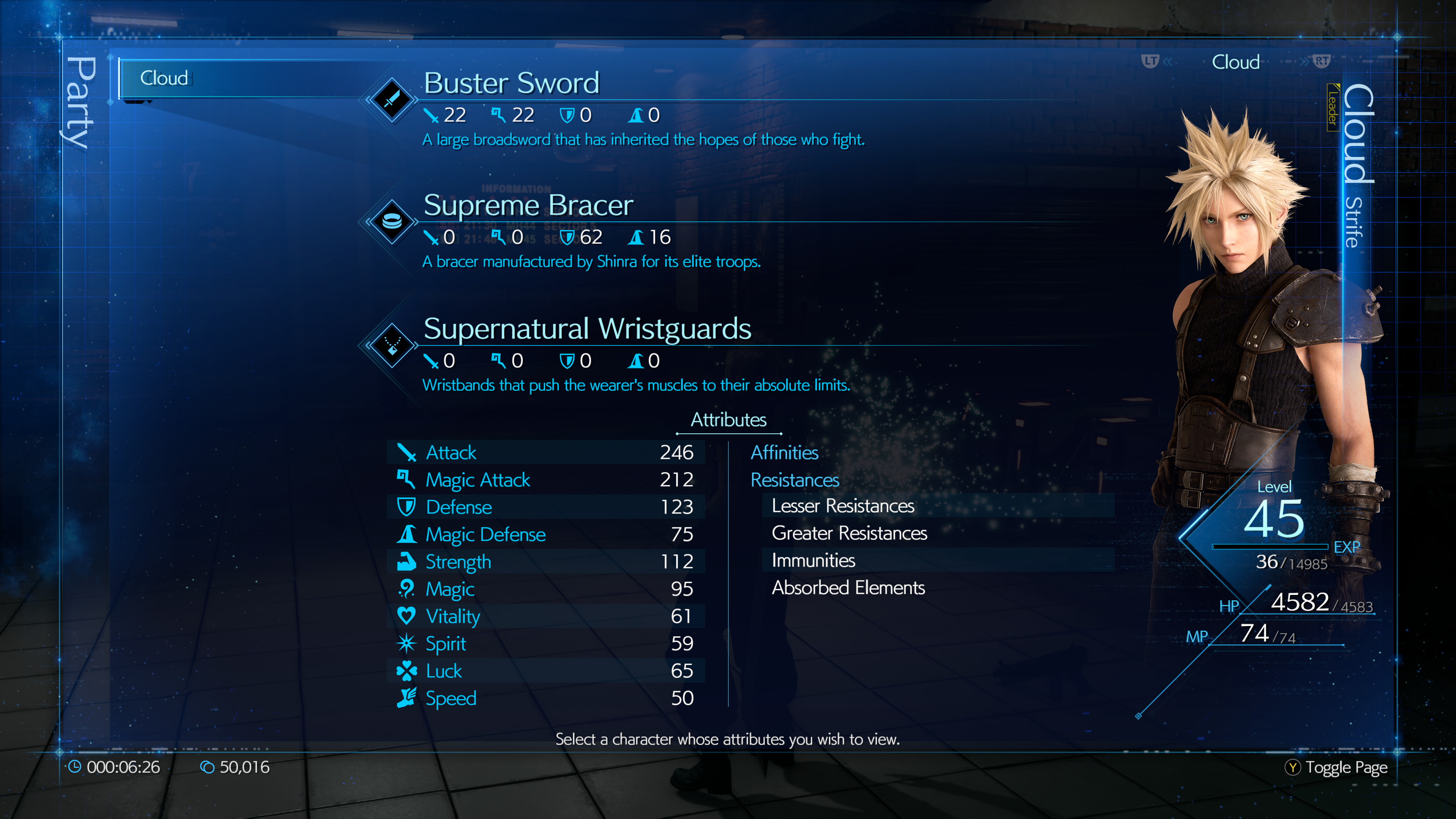
Task: Click the Supernatural Wristguards diamond icon
Action: pos(392,345)
